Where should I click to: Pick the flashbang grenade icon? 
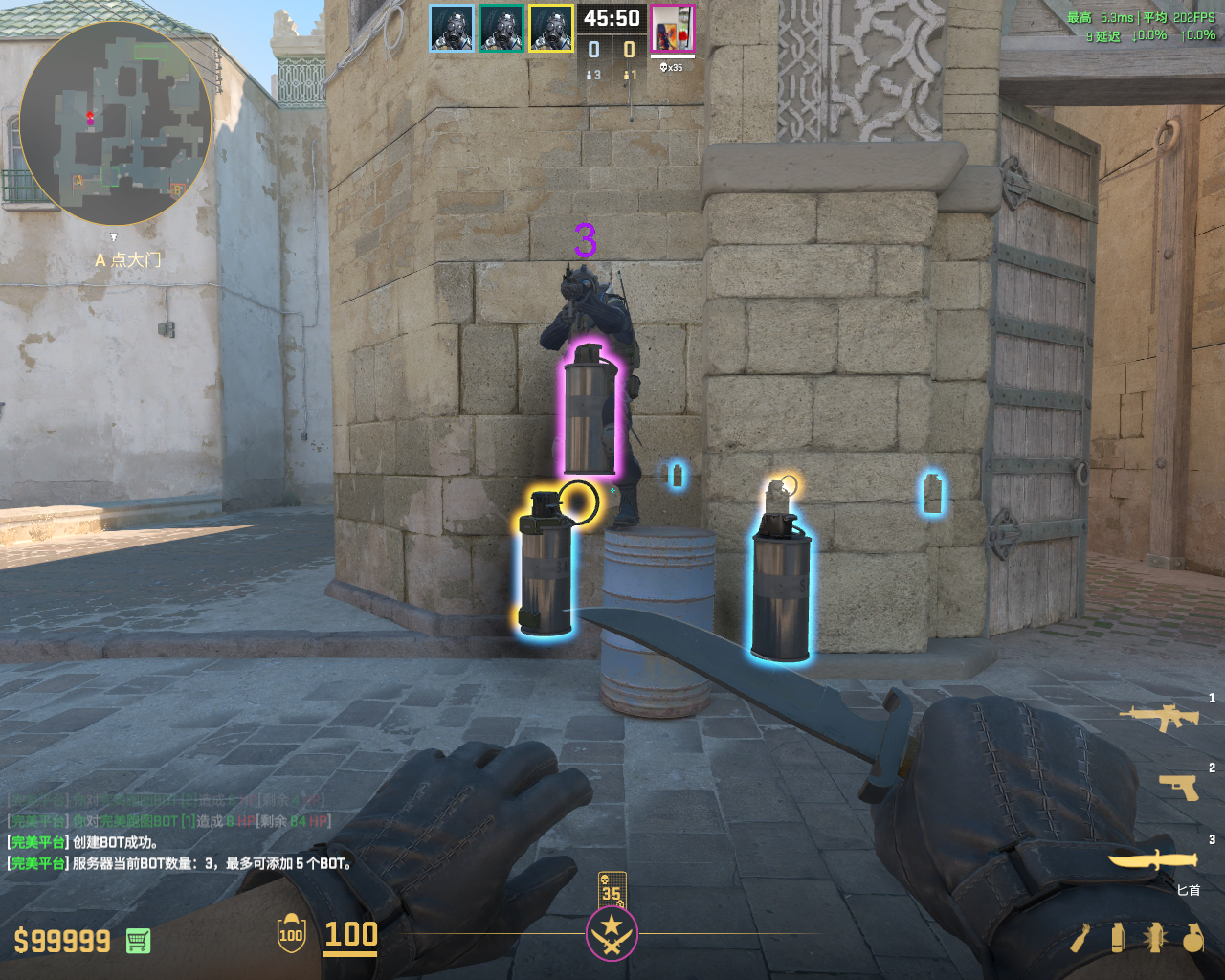click(x=1155, y=938)
